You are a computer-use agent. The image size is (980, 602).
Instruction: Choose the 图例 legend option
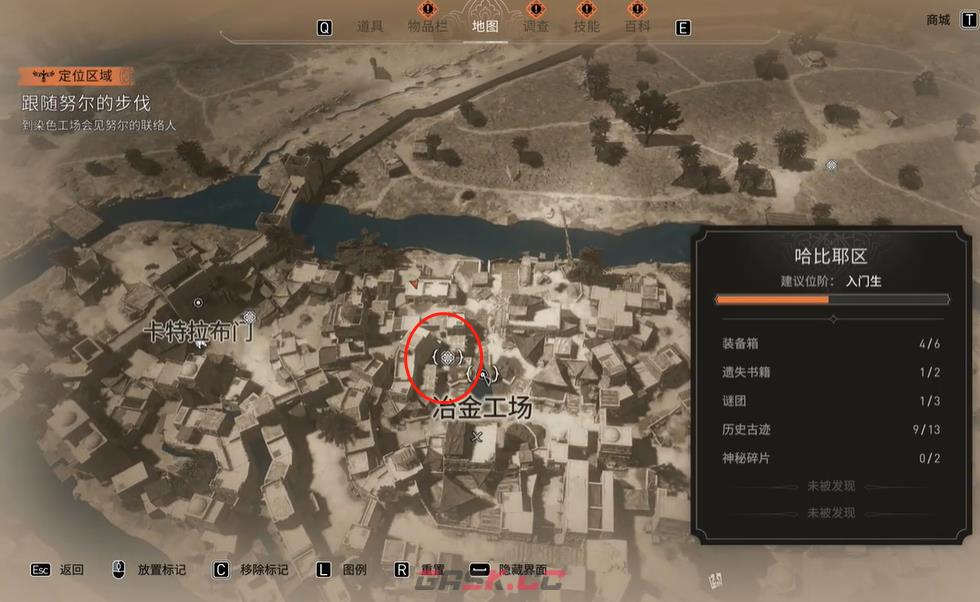tap(354, 570)
